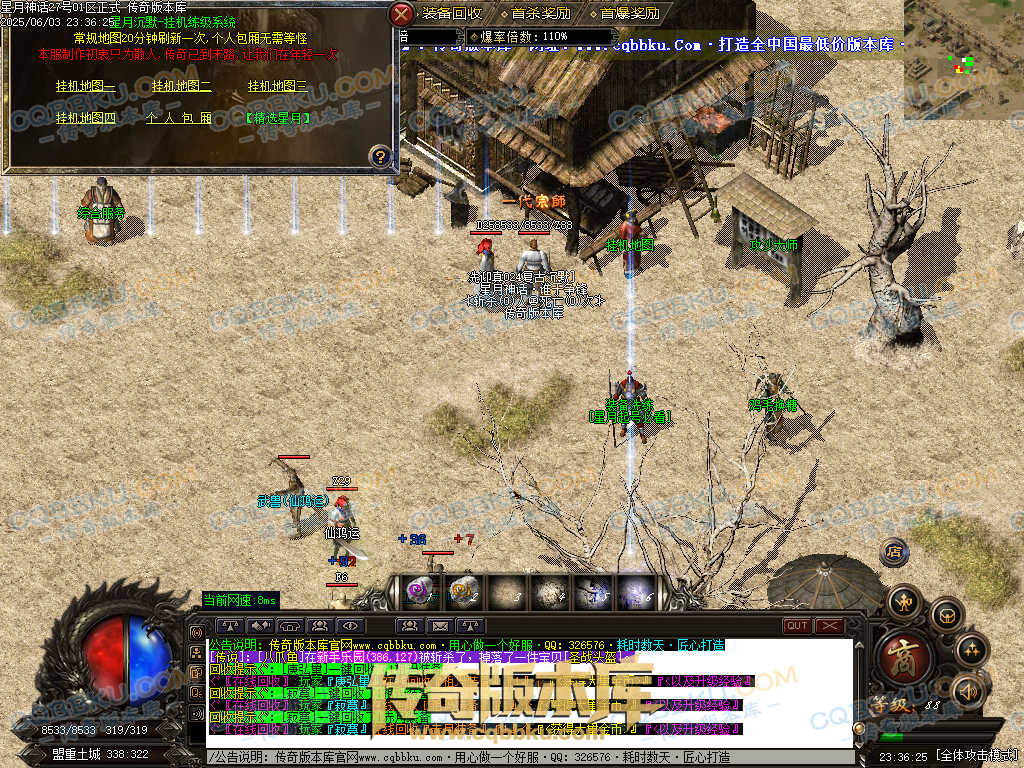Switch to the 首杀奖励 tab
Image resolution: width=1024 pixels, height=768 pixels.
pos(540,14)
